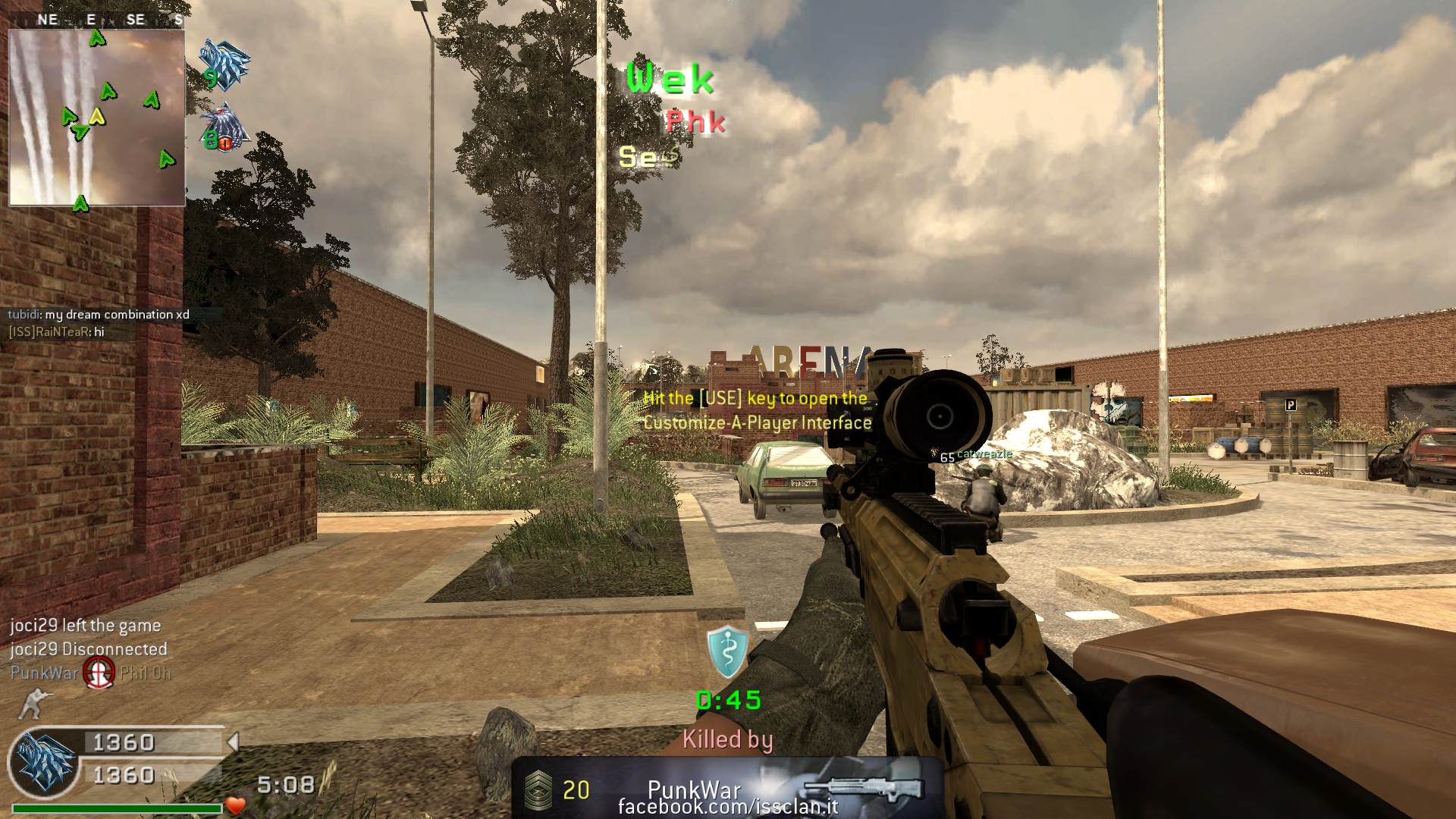Click the minimap radar panel
The image size is (1456, 819).
click(x=96, y=118)
